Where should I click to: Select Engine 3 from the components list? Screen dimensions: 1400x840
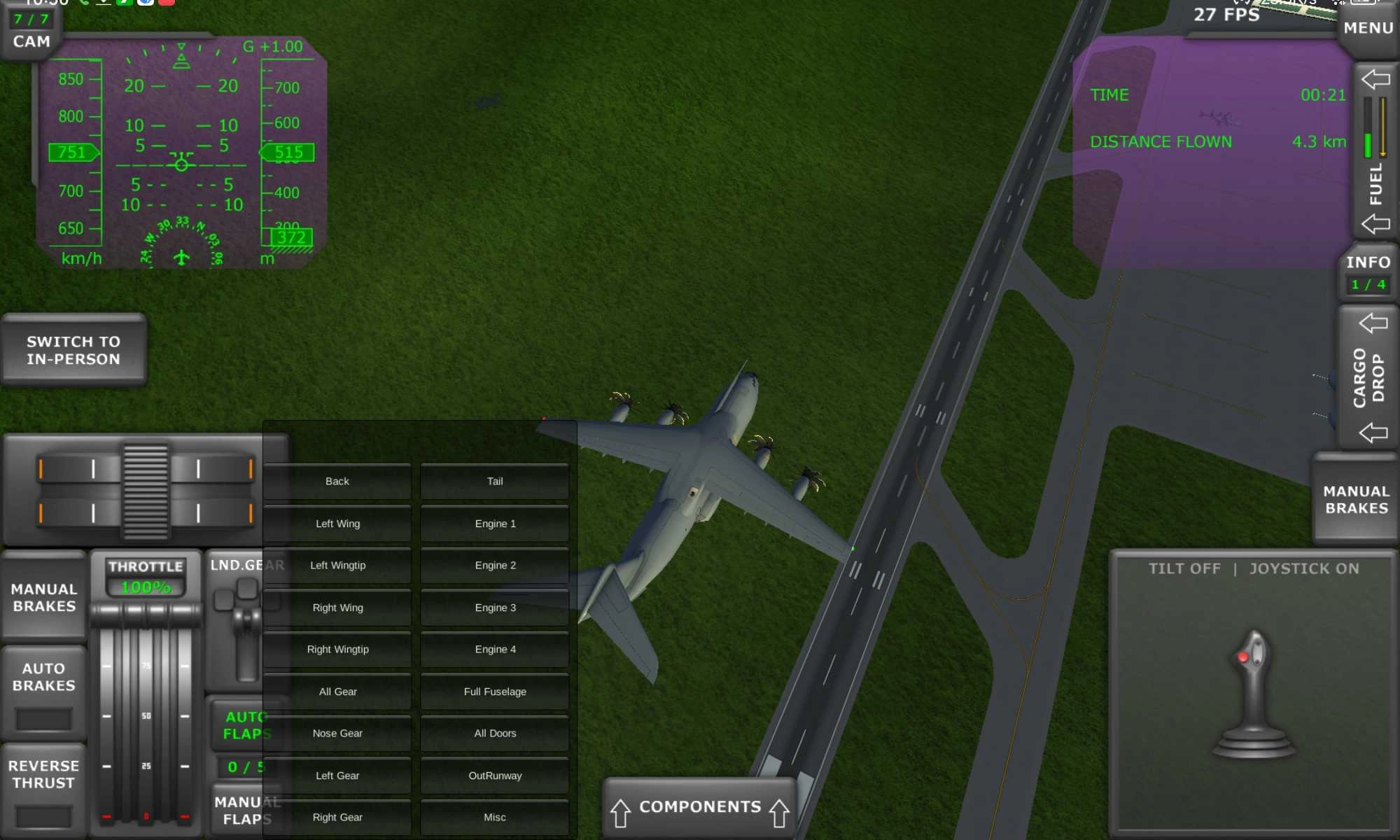pos(494,608)
